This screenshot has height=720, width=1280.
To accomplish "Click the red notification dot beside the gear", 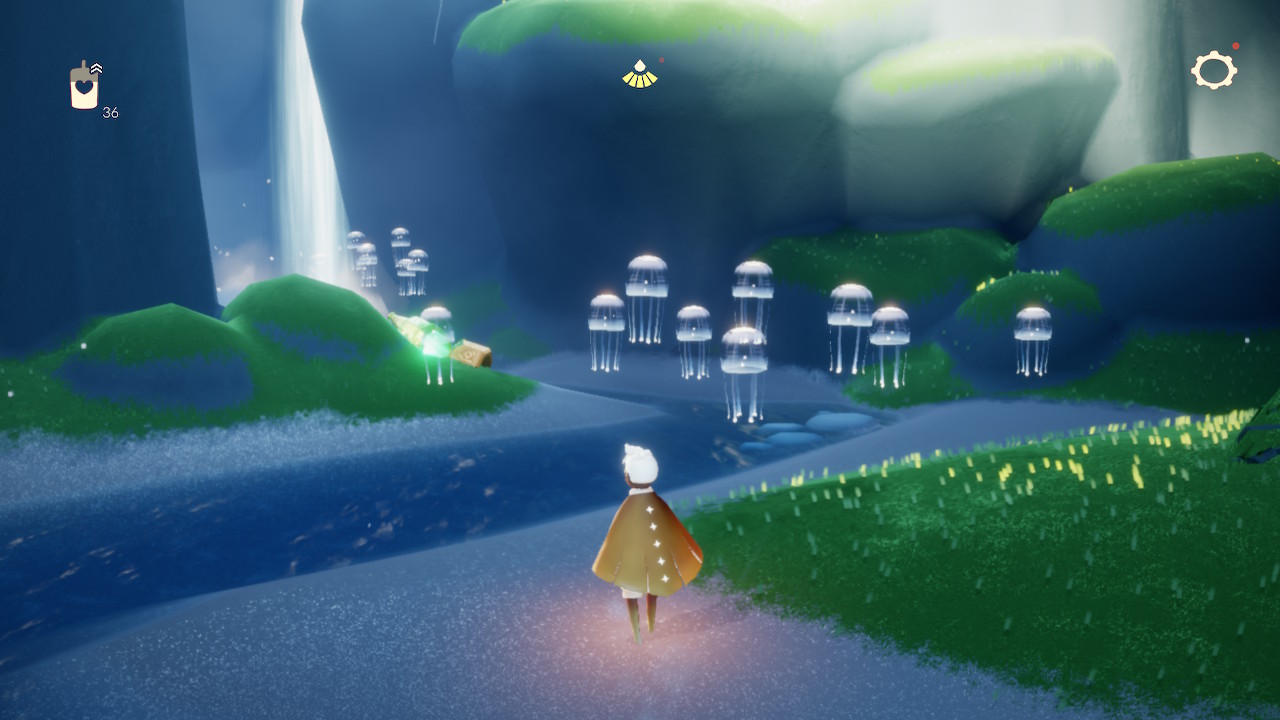I will point(1235,45).
